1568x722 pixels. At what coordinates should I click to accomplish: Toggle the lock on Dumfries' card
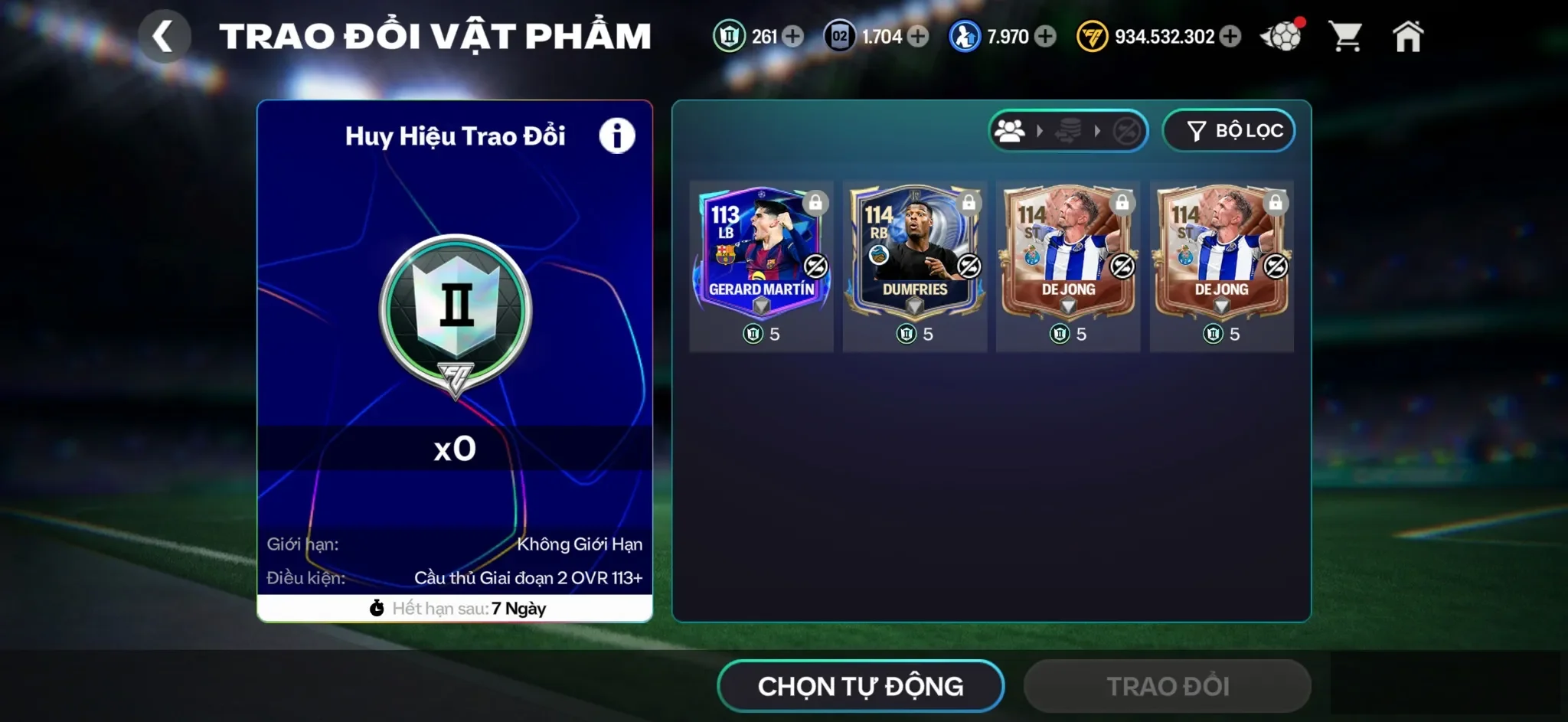[969, 202]
